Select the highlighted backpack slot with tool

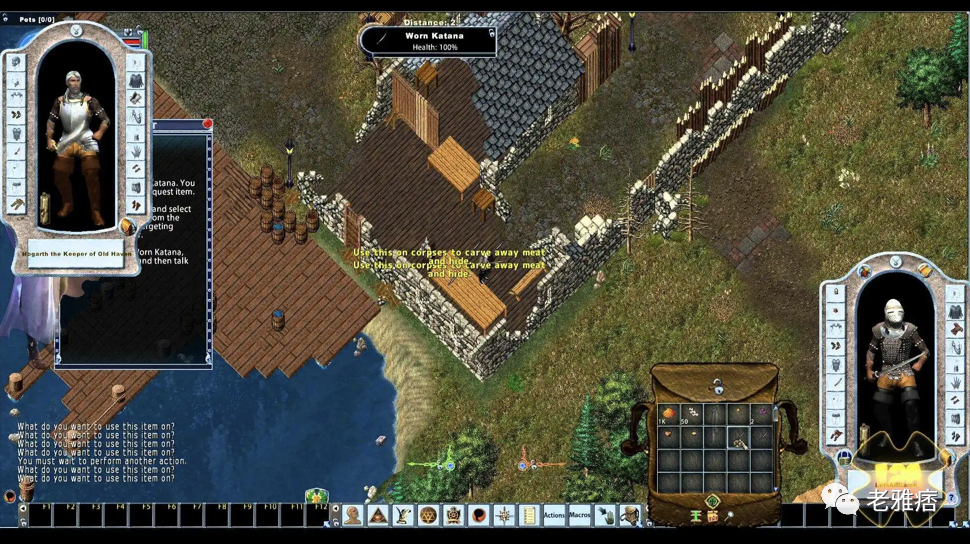pos(738,437)
